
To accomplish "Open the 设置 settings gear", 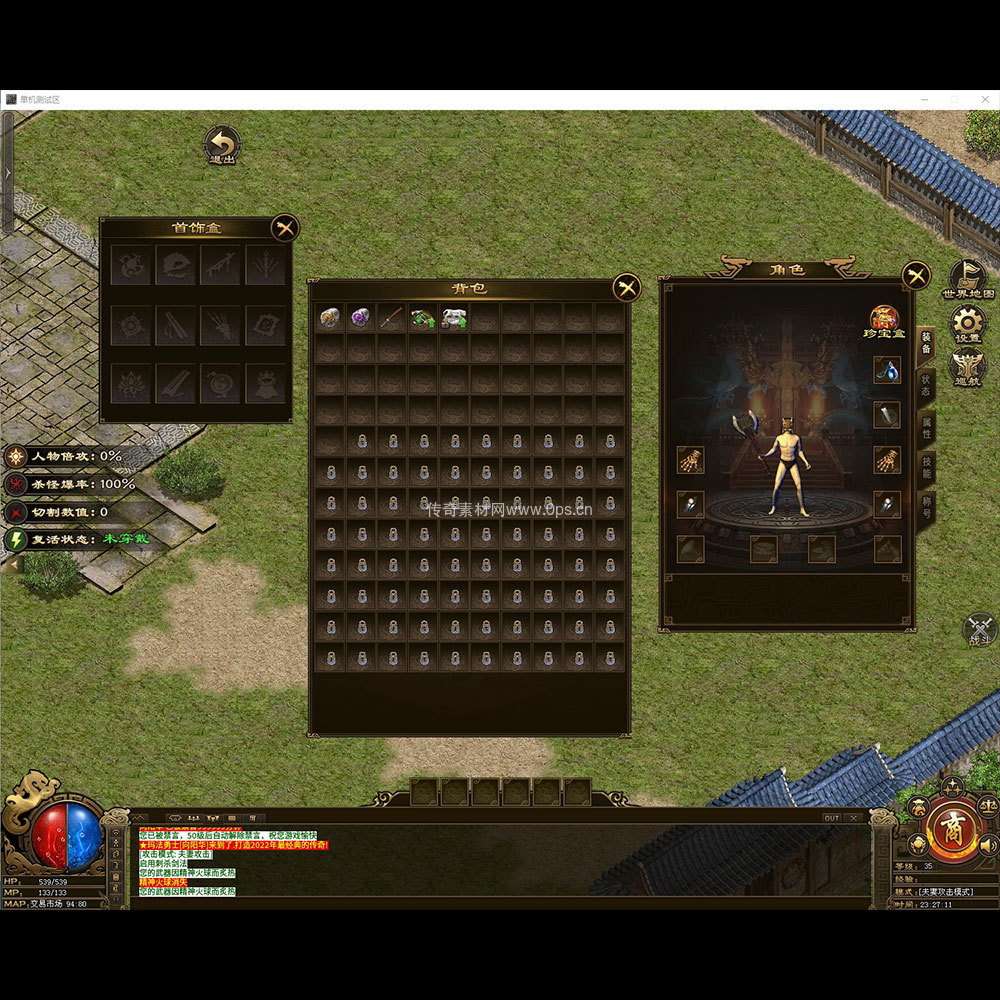I will click(968, 323).
